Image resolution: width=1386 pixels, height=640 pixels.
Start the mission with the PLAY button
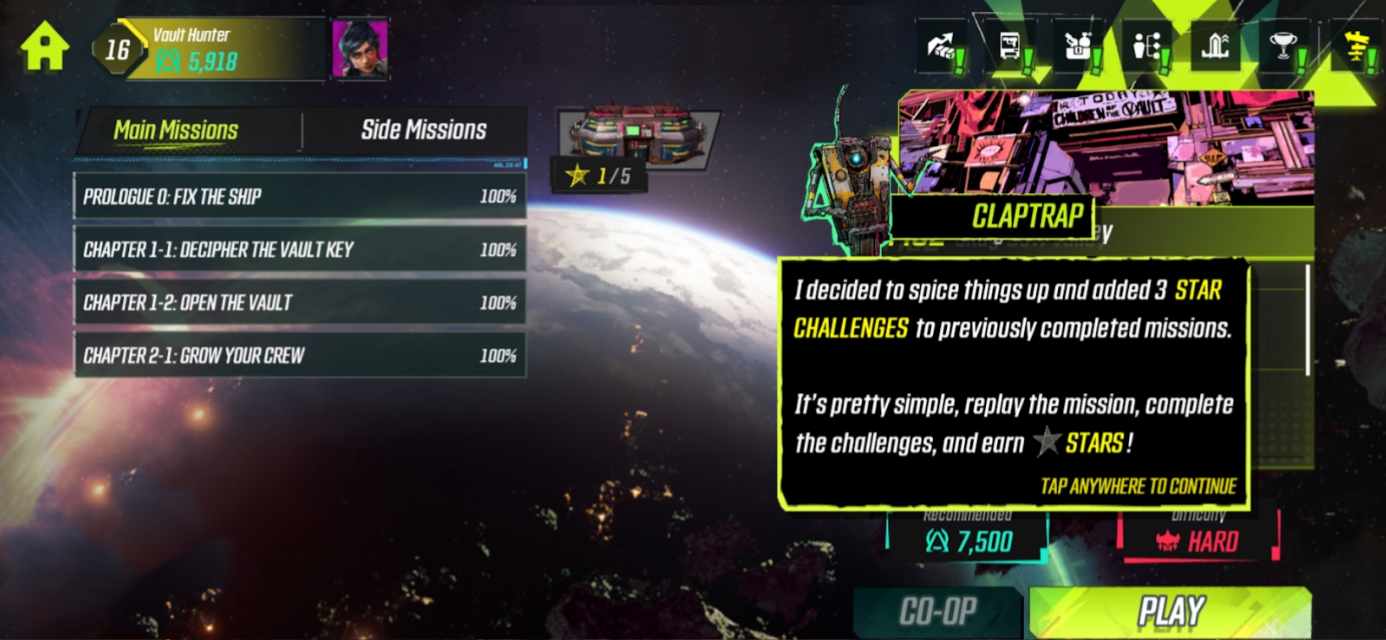click(x=1170, y=612)
